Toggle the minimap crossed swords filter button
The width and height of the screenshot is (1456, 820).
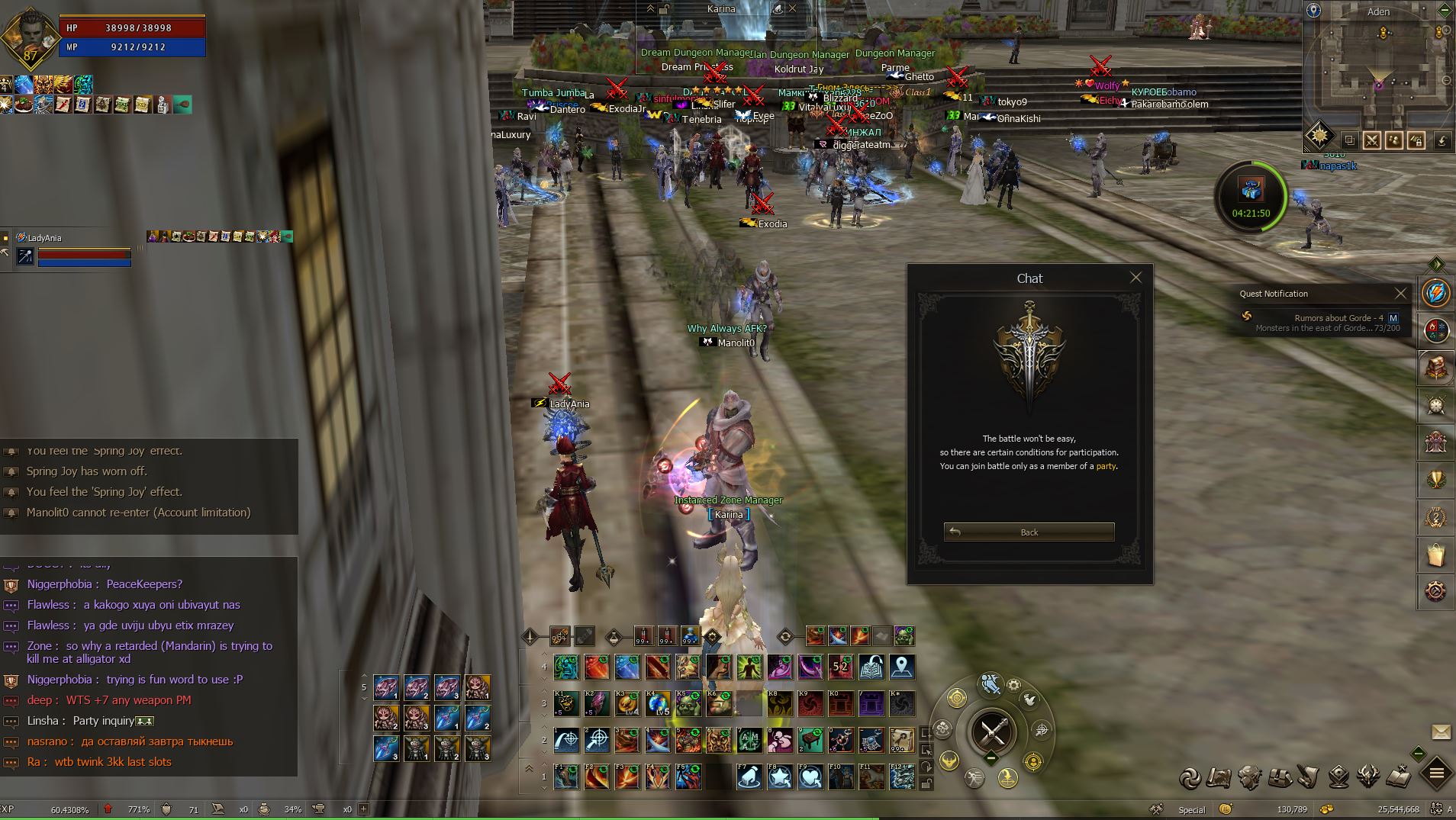tap(1371, 140)
